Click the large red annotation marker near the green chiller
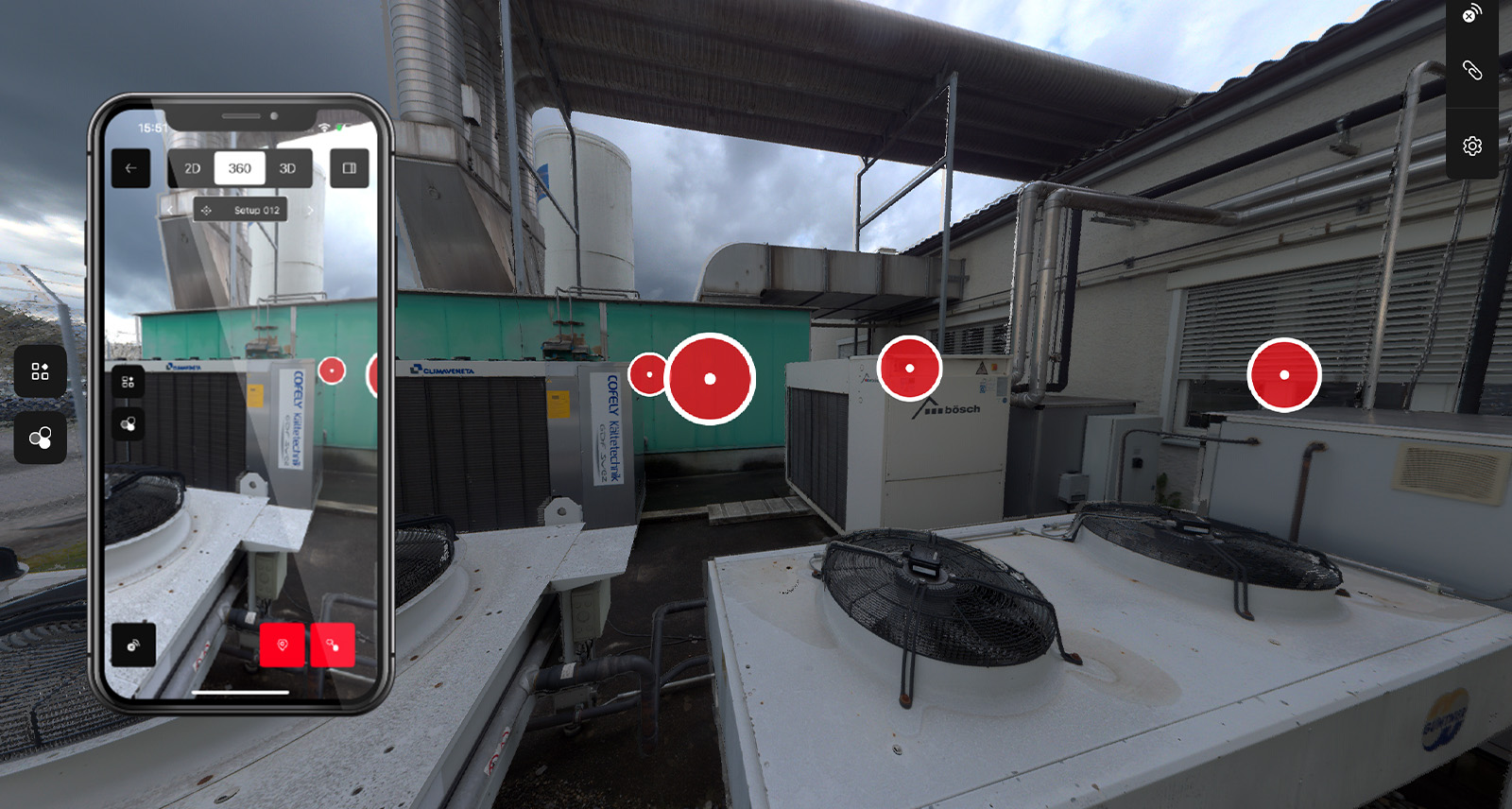The image size is (1512, 809). click(711, 377)
